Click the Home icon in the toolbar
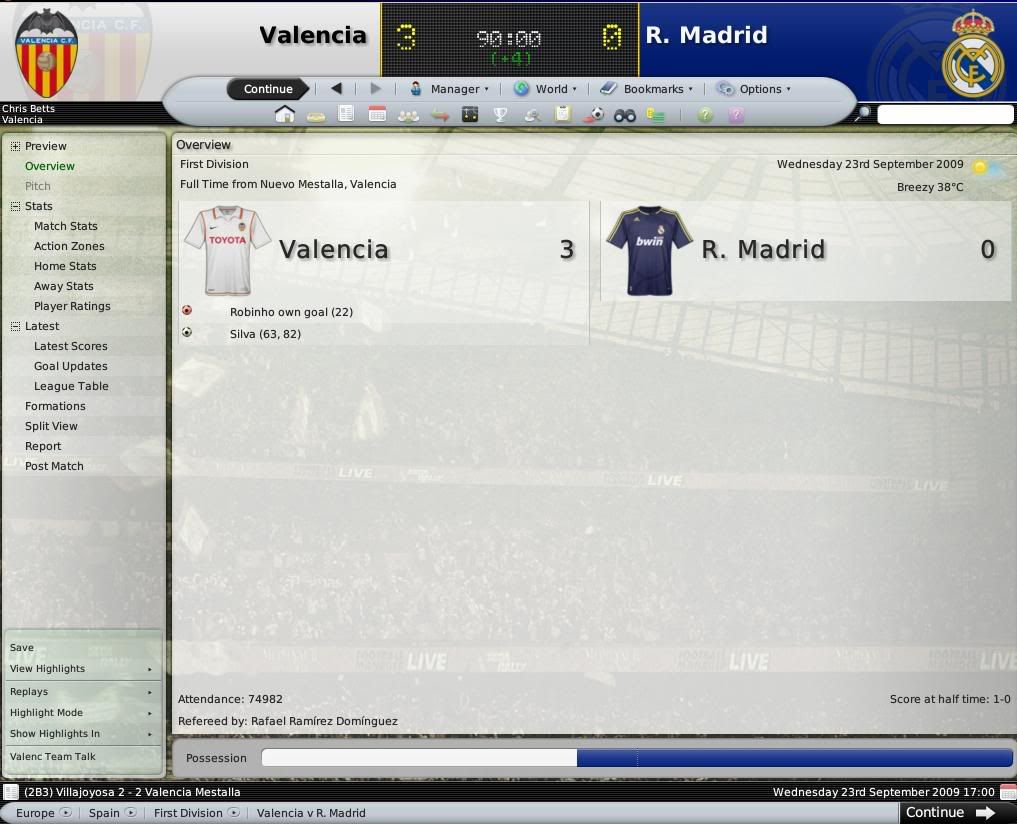This screenshot has height=824, width=1017. tap(285, 115)
